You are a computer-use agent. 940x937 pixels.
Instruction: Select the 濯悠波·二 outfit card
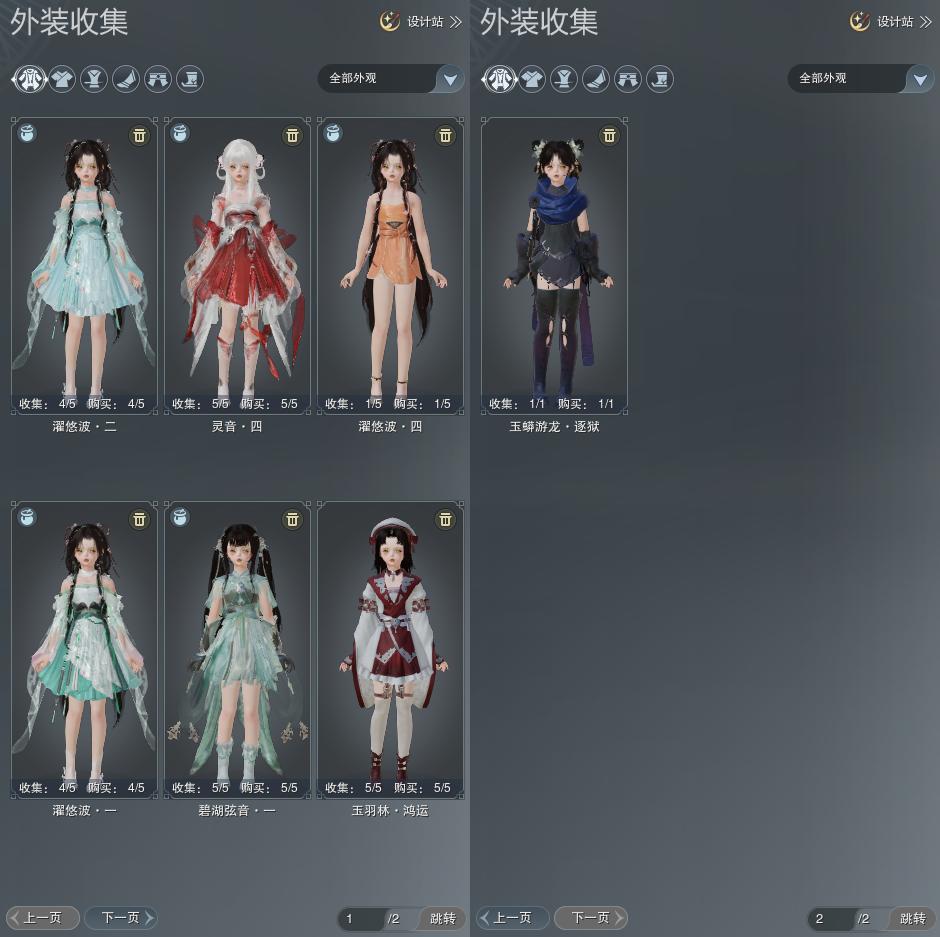[84, 265]
